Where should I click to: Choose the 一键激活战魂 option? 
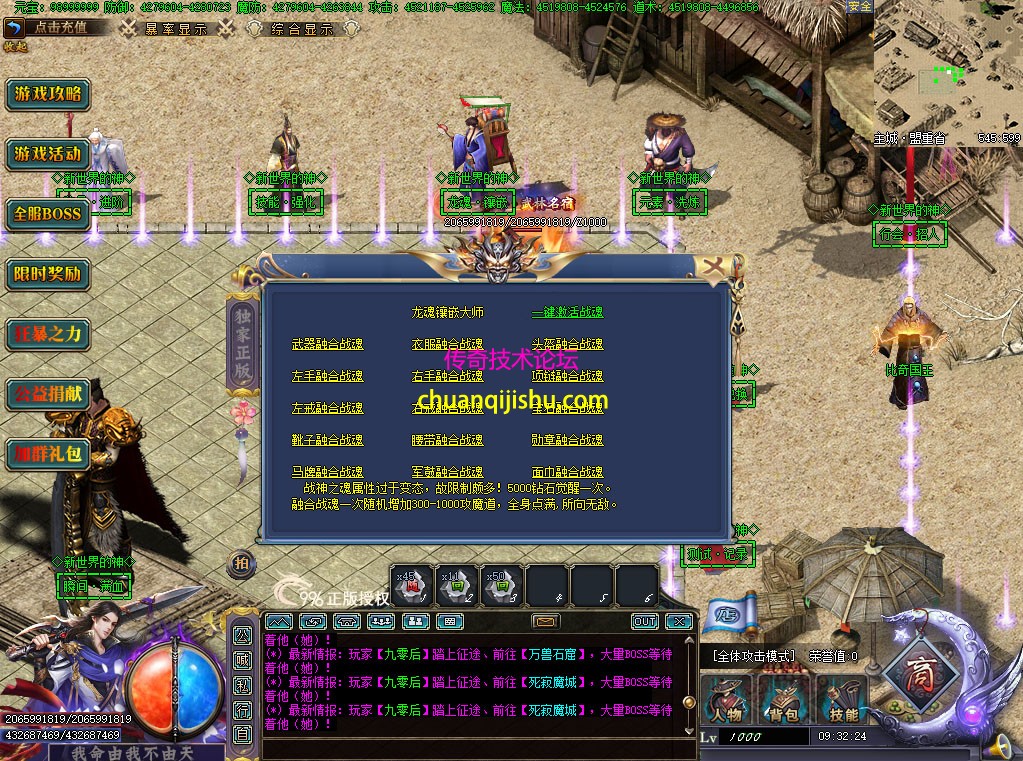coord(567,313)
